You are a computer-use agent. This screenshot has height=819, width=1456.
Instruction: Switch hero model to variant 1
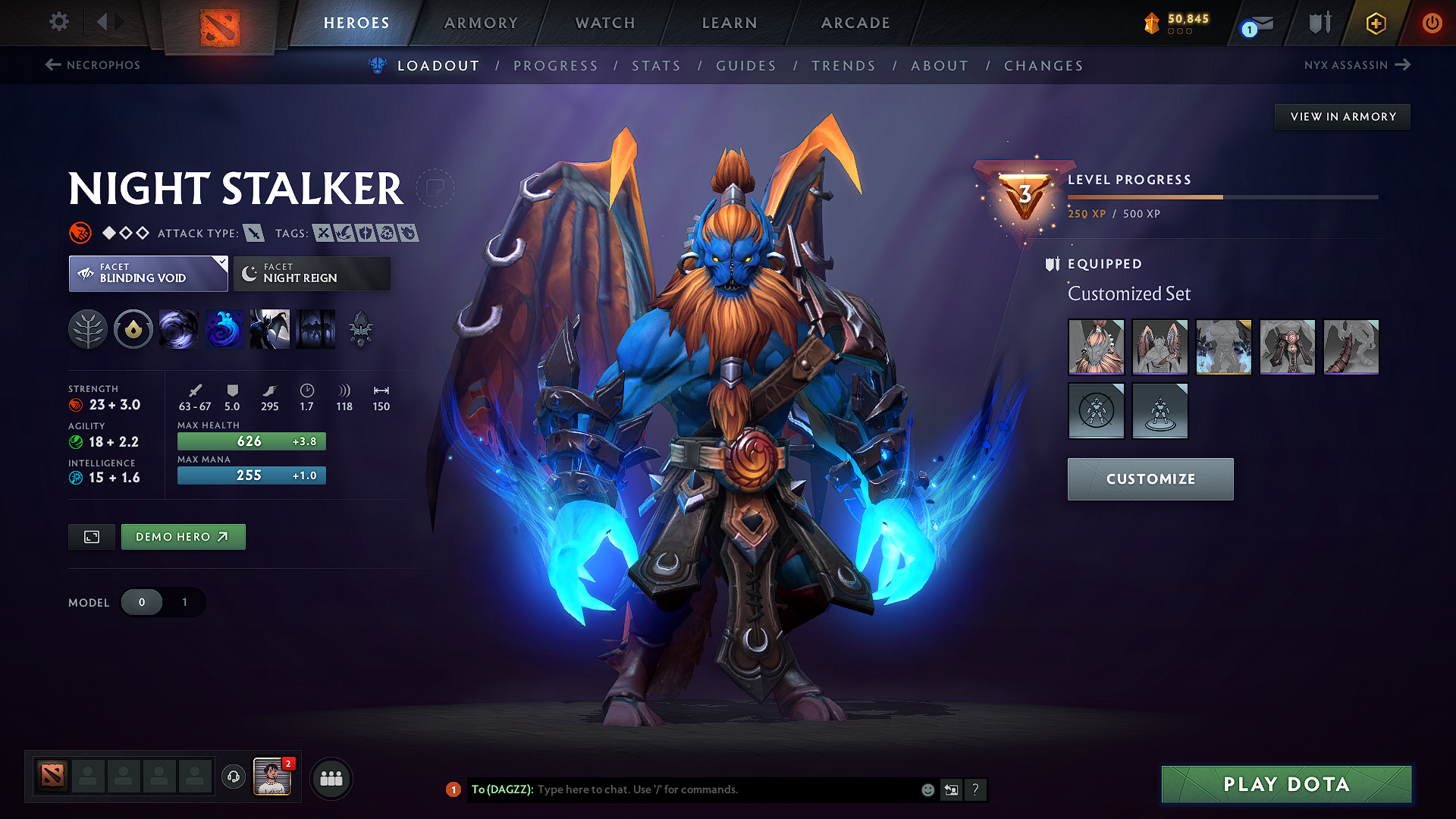coord(184,602)
